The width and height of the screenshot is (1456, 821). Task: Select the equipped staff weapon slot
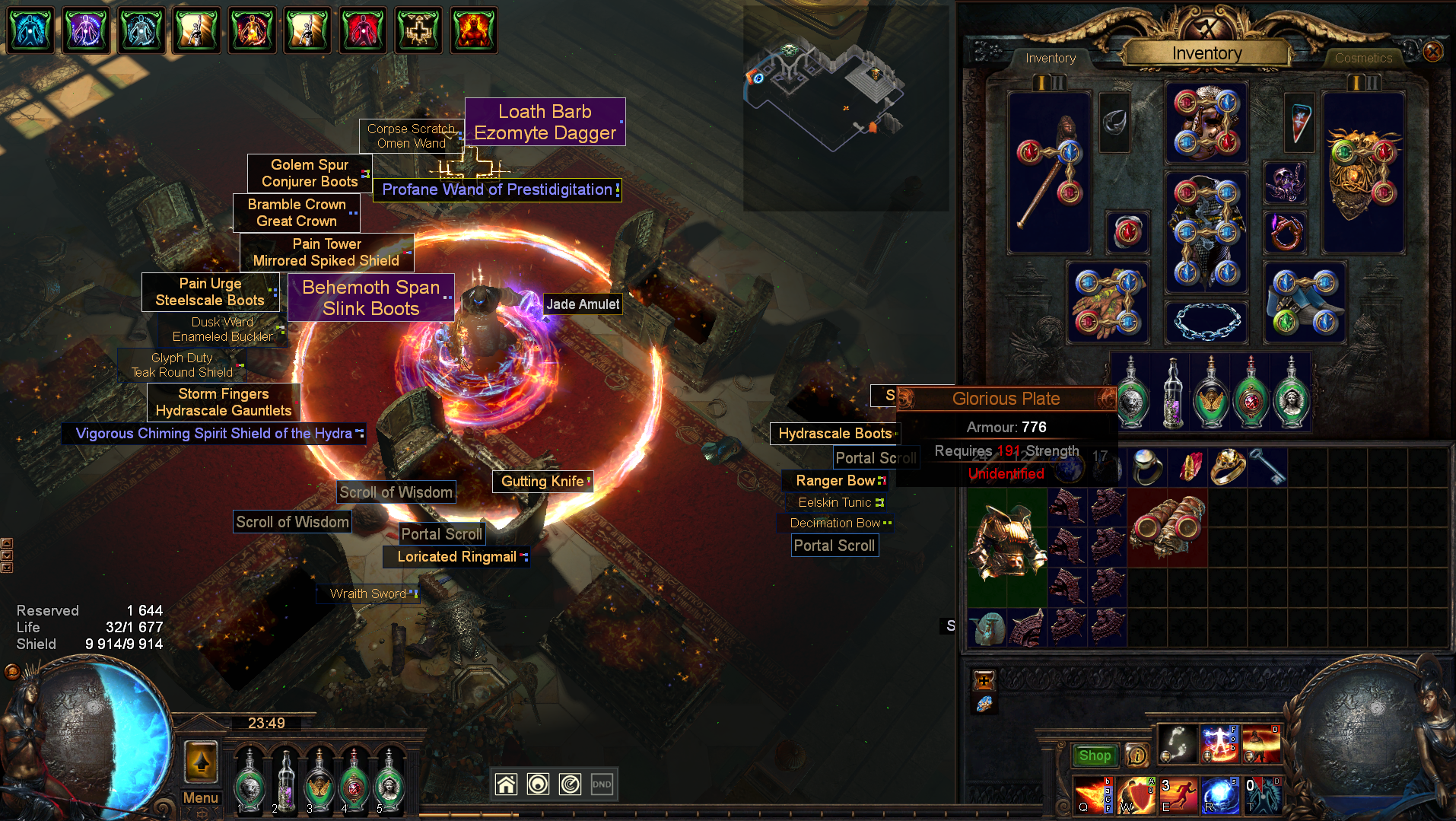point(1049,173)
